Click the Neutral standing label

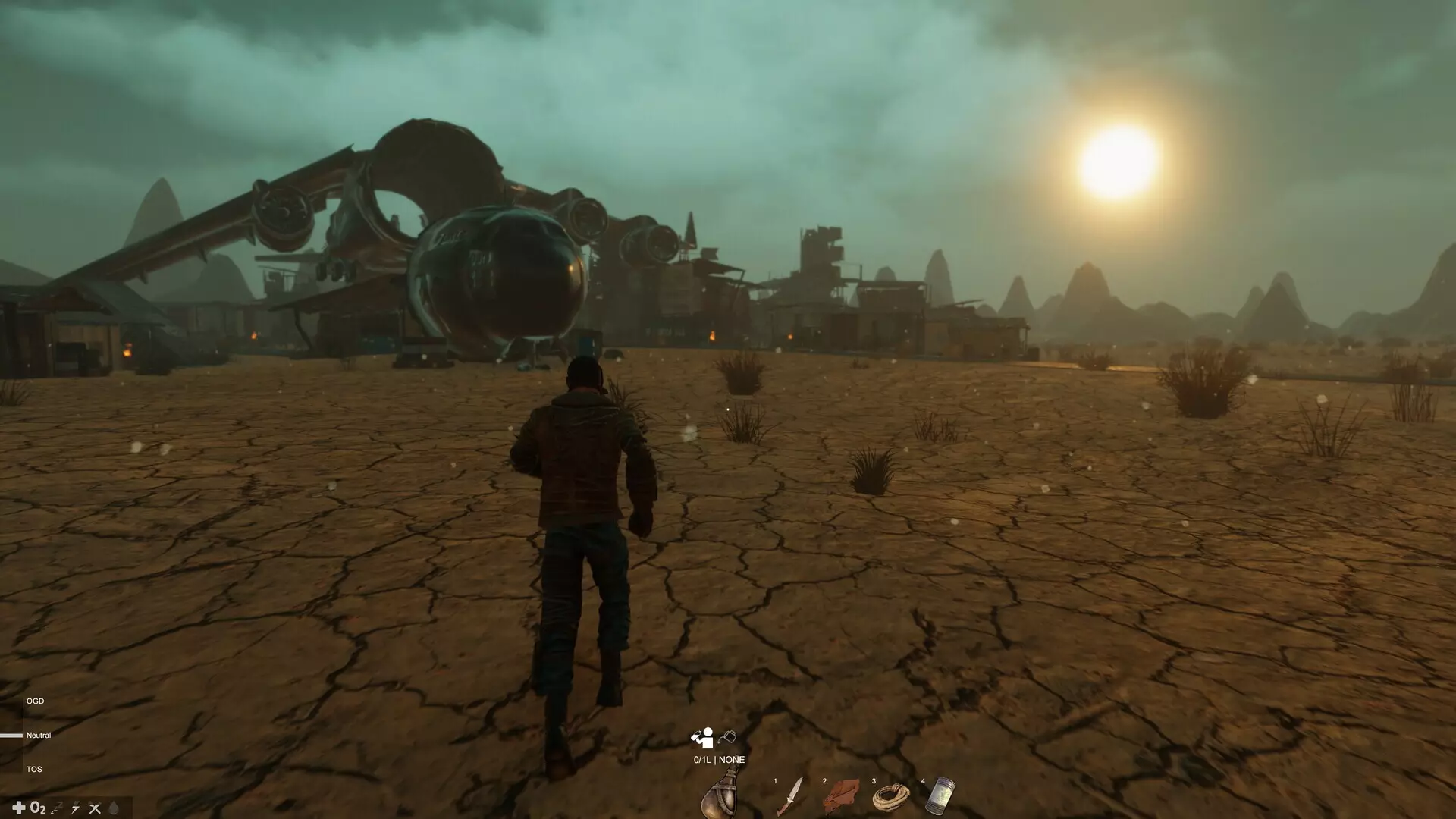(x=39, y=735)
